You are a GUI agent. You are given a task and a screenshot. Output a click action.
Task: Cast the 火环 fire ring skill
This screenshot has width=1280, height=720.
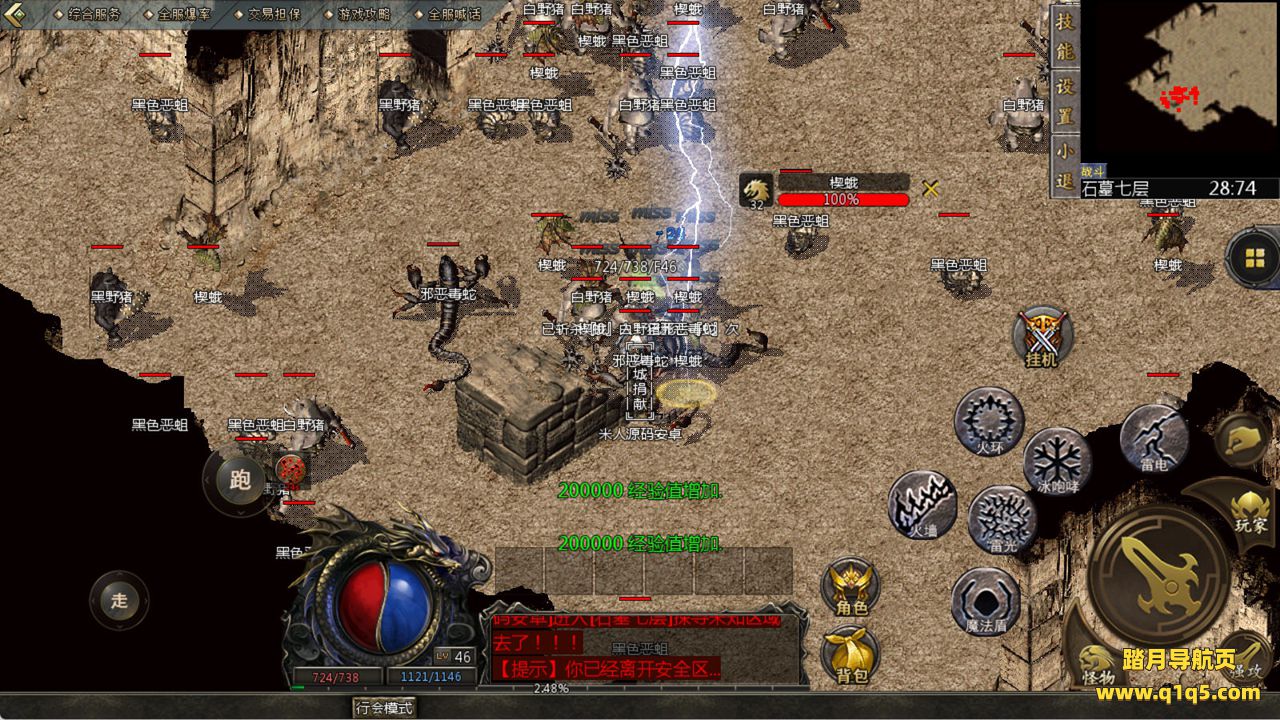coord(989,421)
